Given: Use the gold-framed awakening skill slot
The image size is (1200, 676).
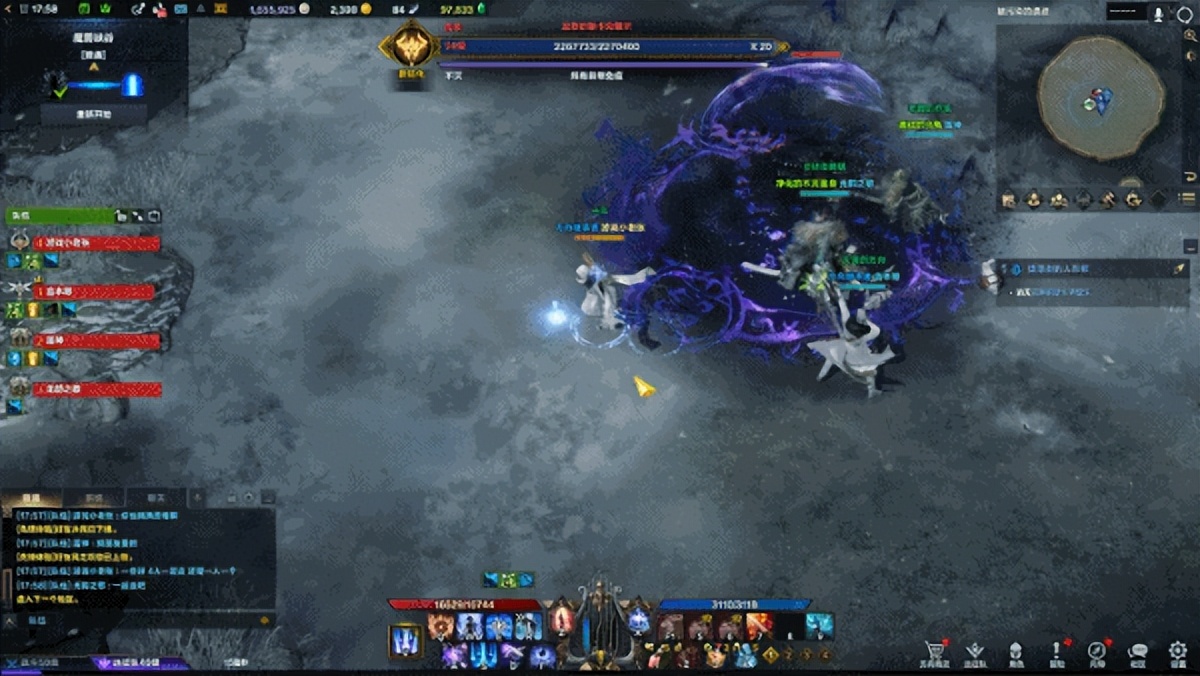Looking at the screenshot, I should pyautogui.click(x=405, y=641).
